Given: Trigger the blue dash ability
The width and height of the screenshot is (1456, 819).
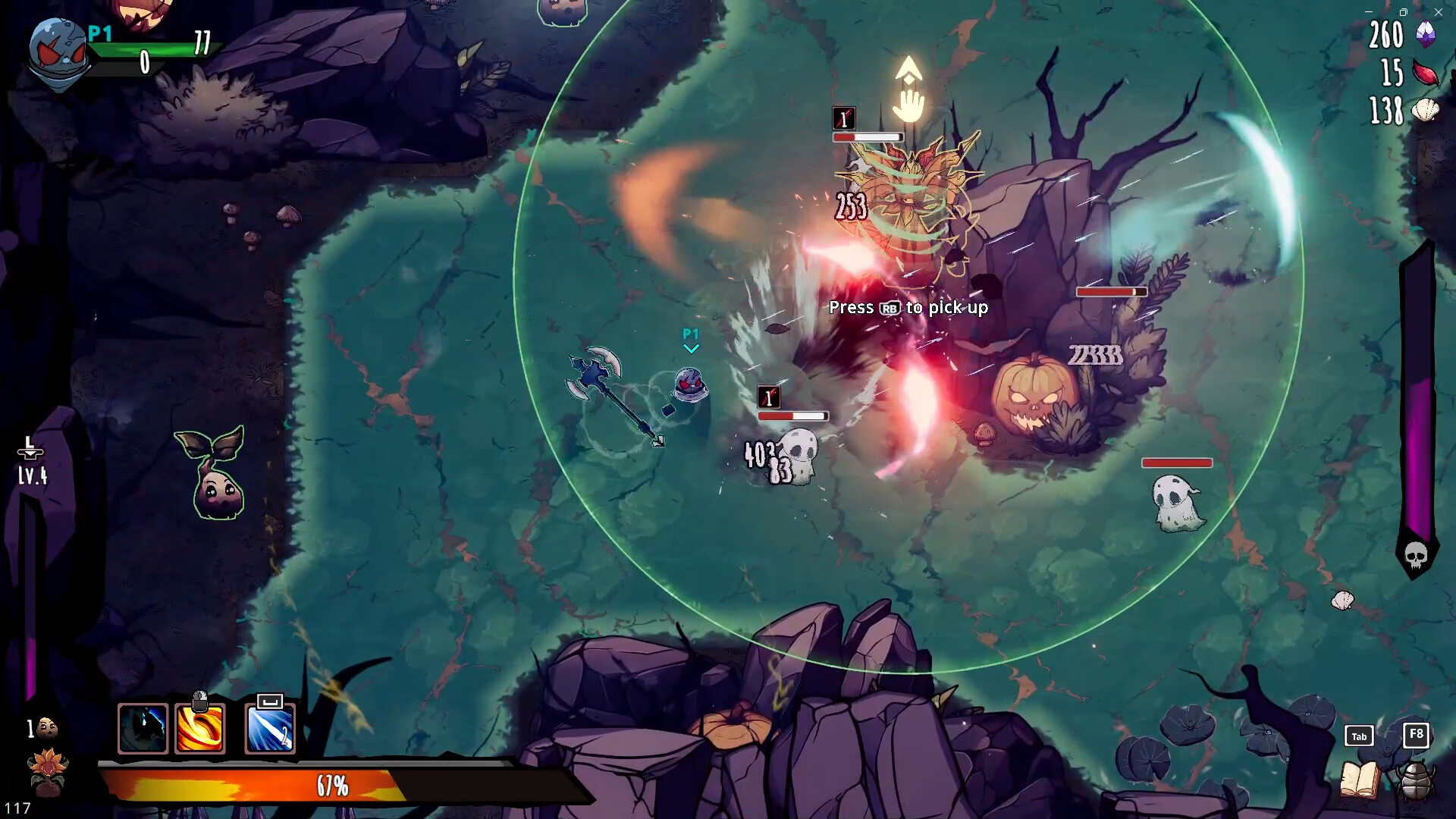Looking at the screenshot, I should 270,729.
